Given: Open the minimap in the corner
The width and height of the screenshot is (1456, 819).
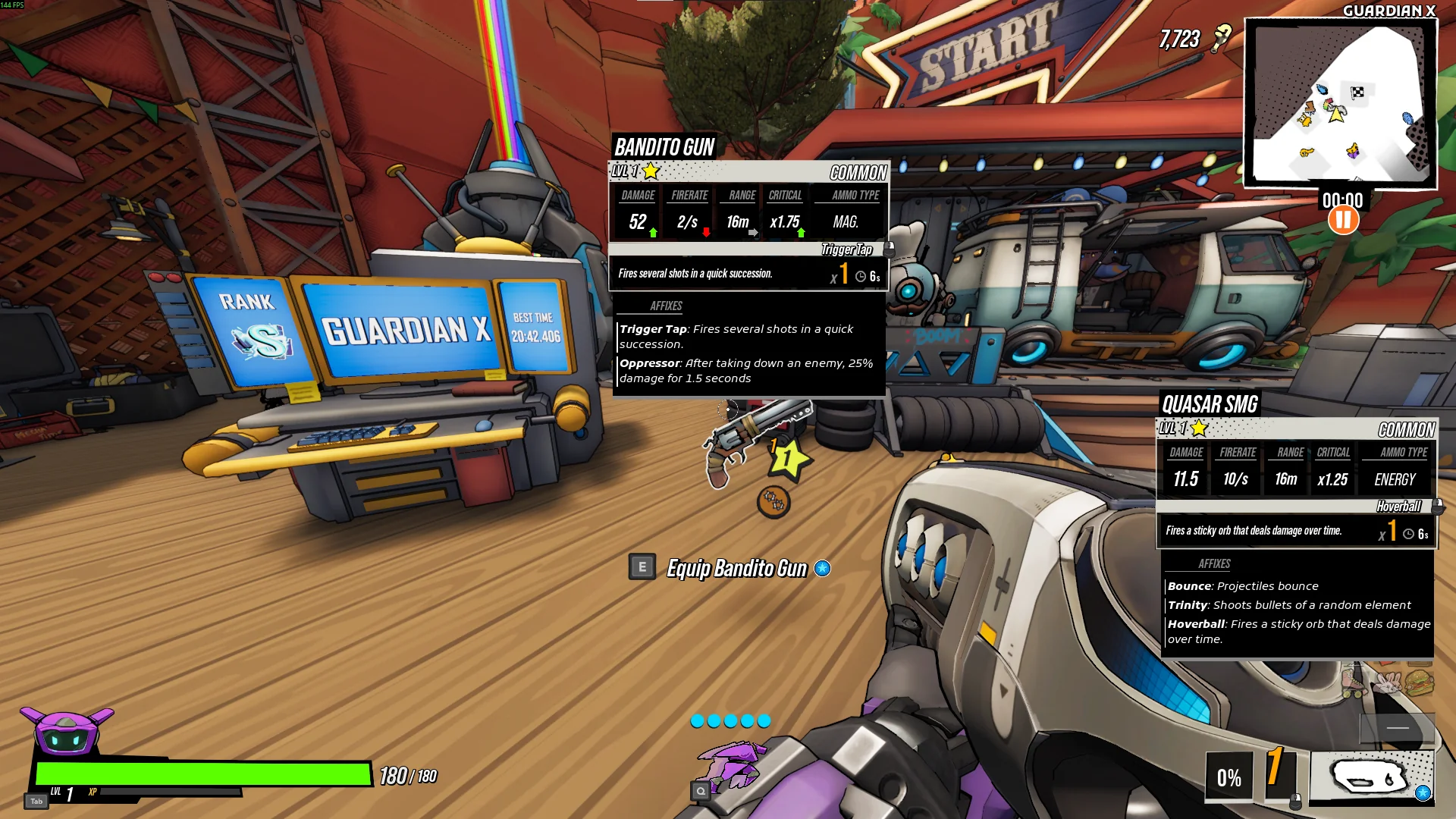Looking at the screenshot, I should point(1340,103).
